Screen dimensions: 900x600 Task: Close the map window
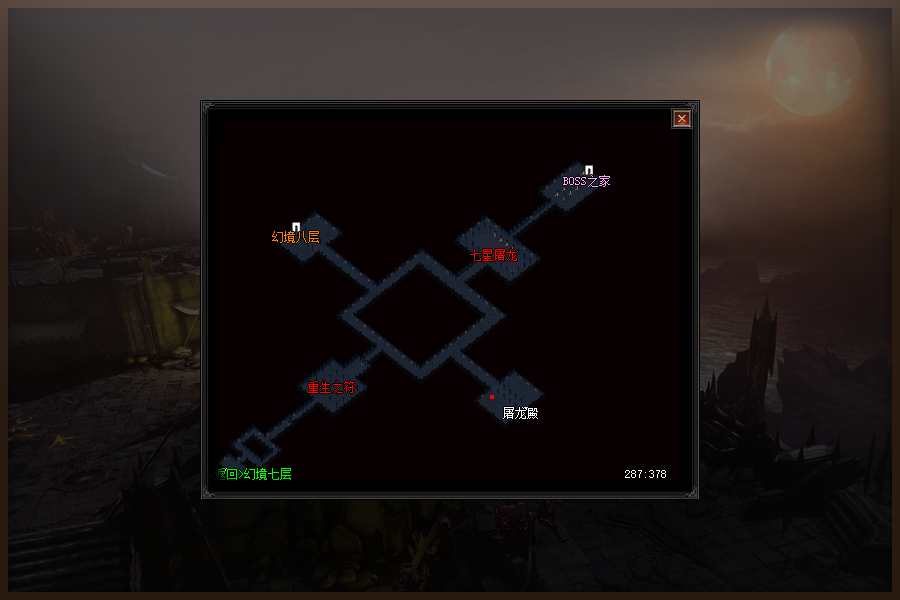pos(682,119)
